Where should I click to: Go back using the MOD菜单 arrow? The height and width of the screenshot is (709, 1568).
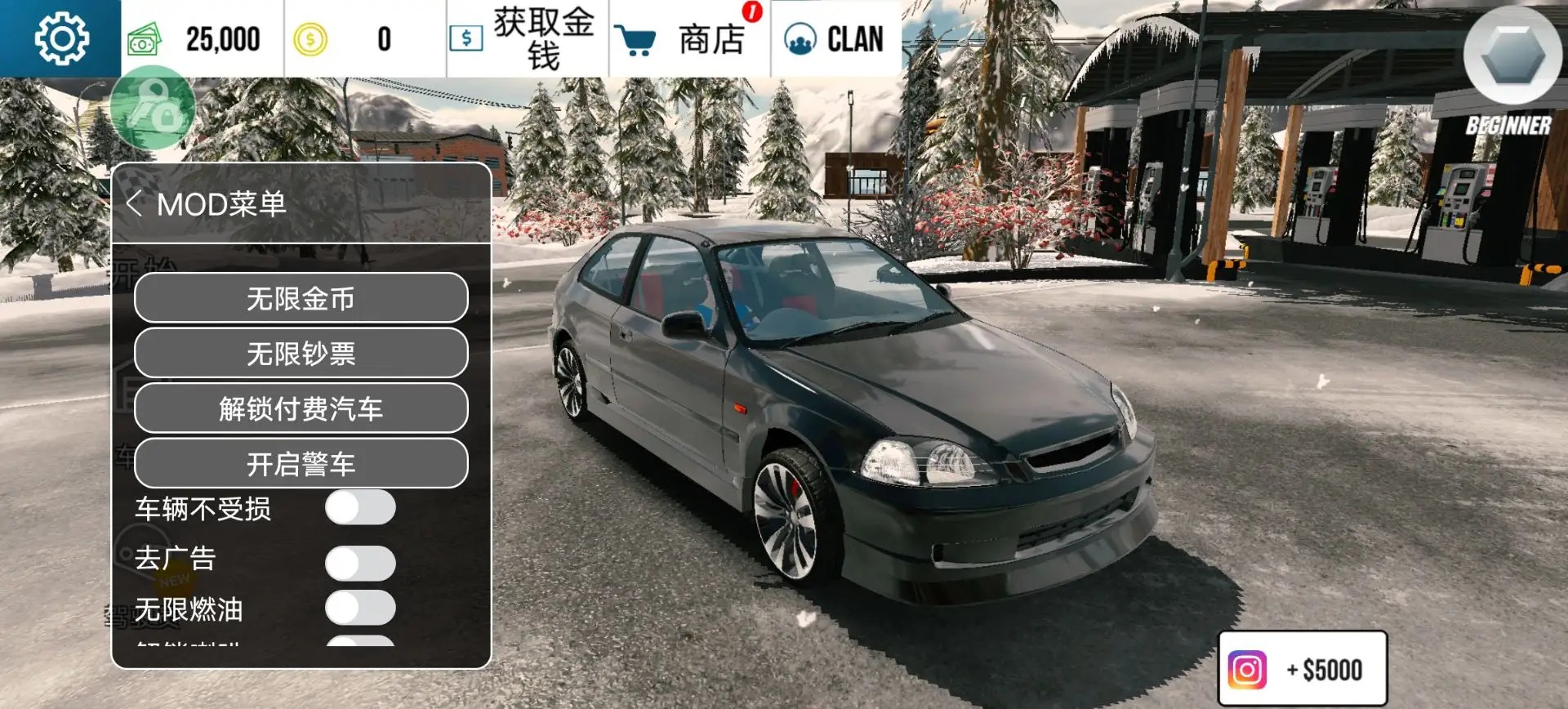[x=135, y=203]
